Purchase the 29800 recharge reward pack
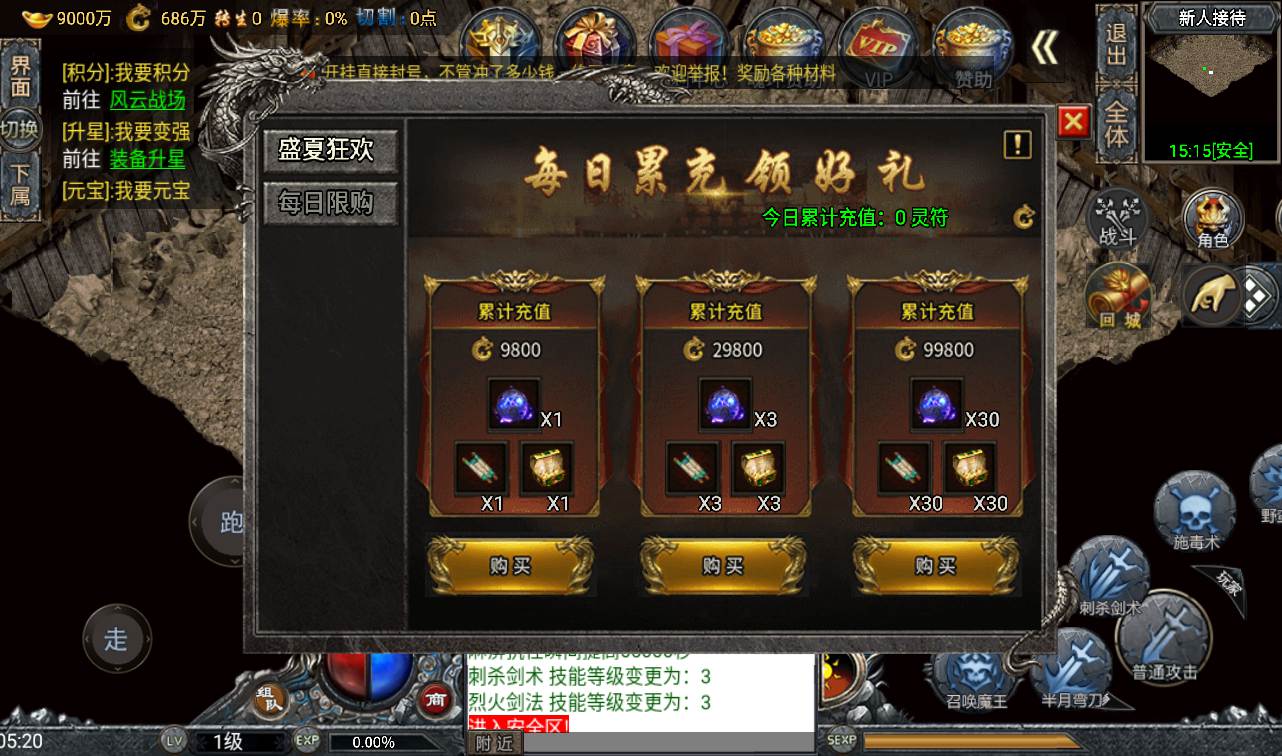Viewport: 1282px width, 756px height. click(723, 566)
